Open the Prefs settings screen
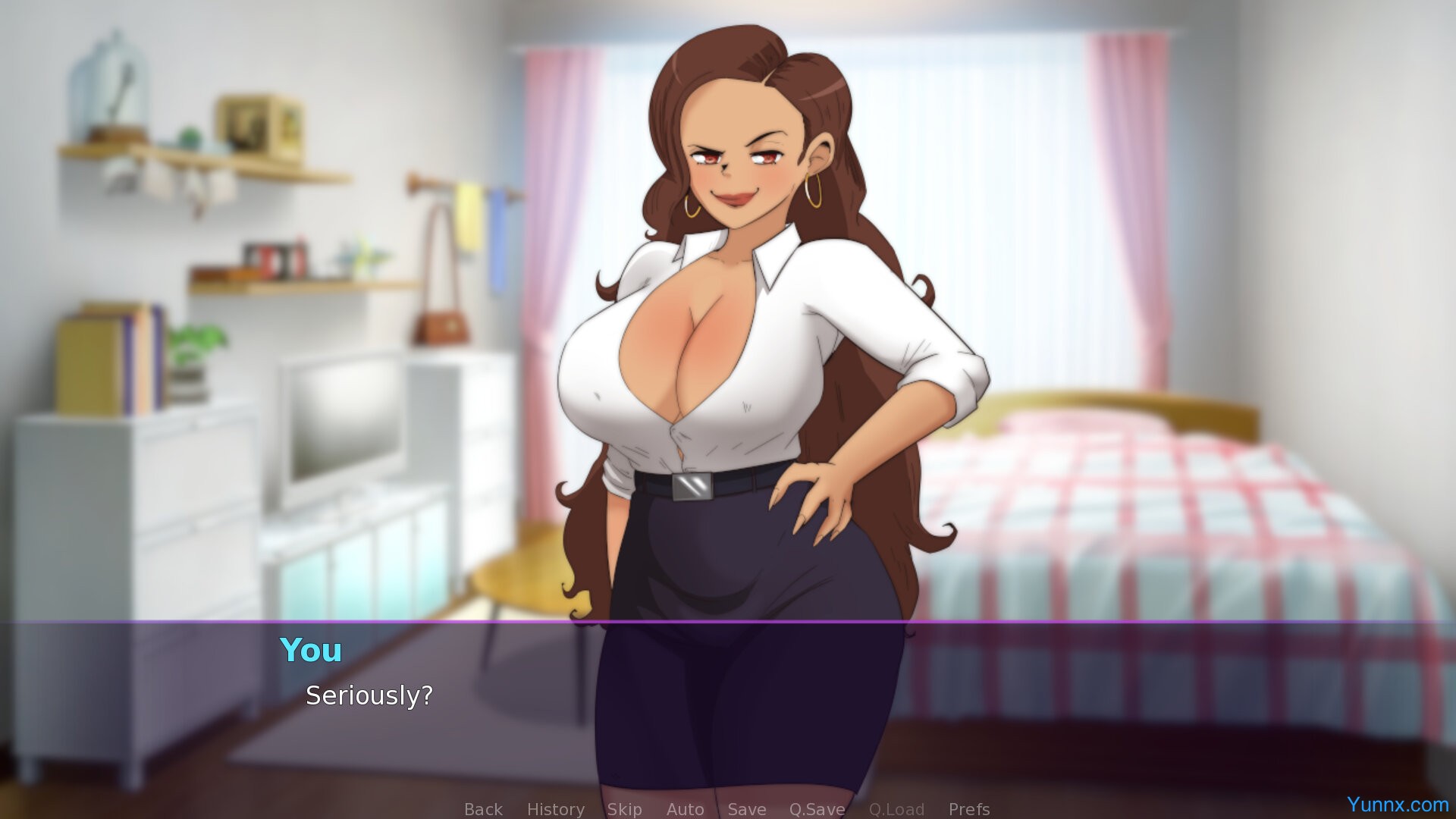Screen dimensions: 1456x819 pyautogui.click(x=968, y=809)
